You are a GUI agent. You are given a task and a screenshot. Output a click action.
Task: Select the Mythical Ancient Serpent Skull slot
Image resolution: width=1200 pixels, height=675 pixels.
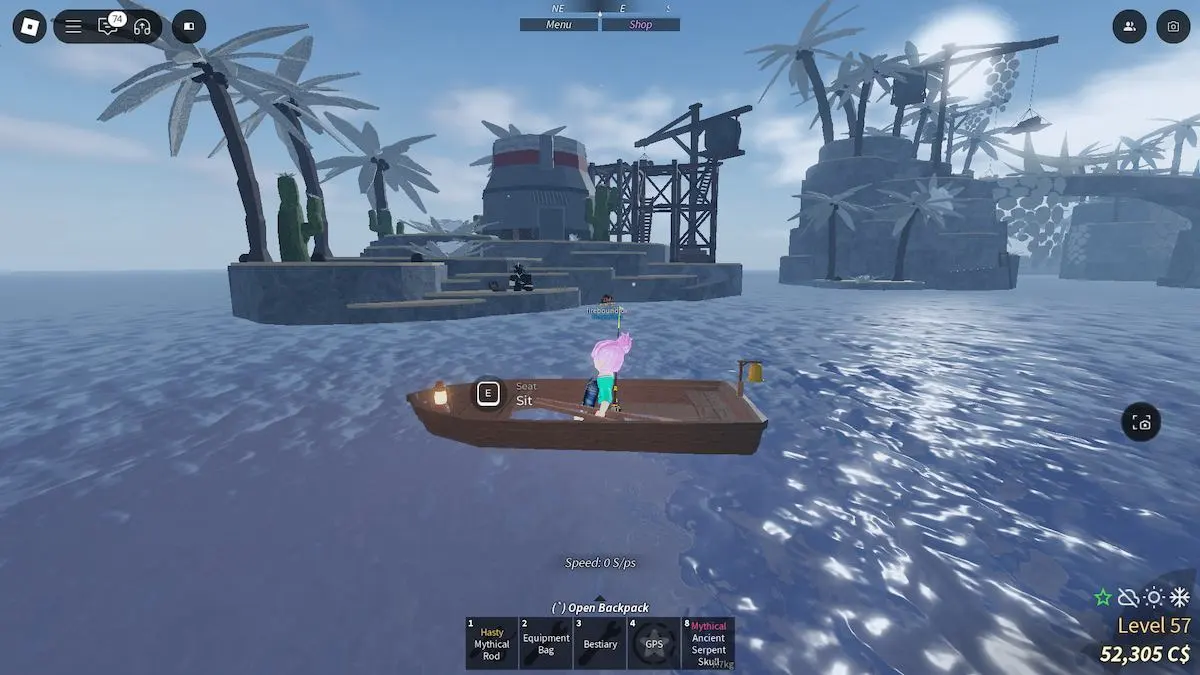708,643
